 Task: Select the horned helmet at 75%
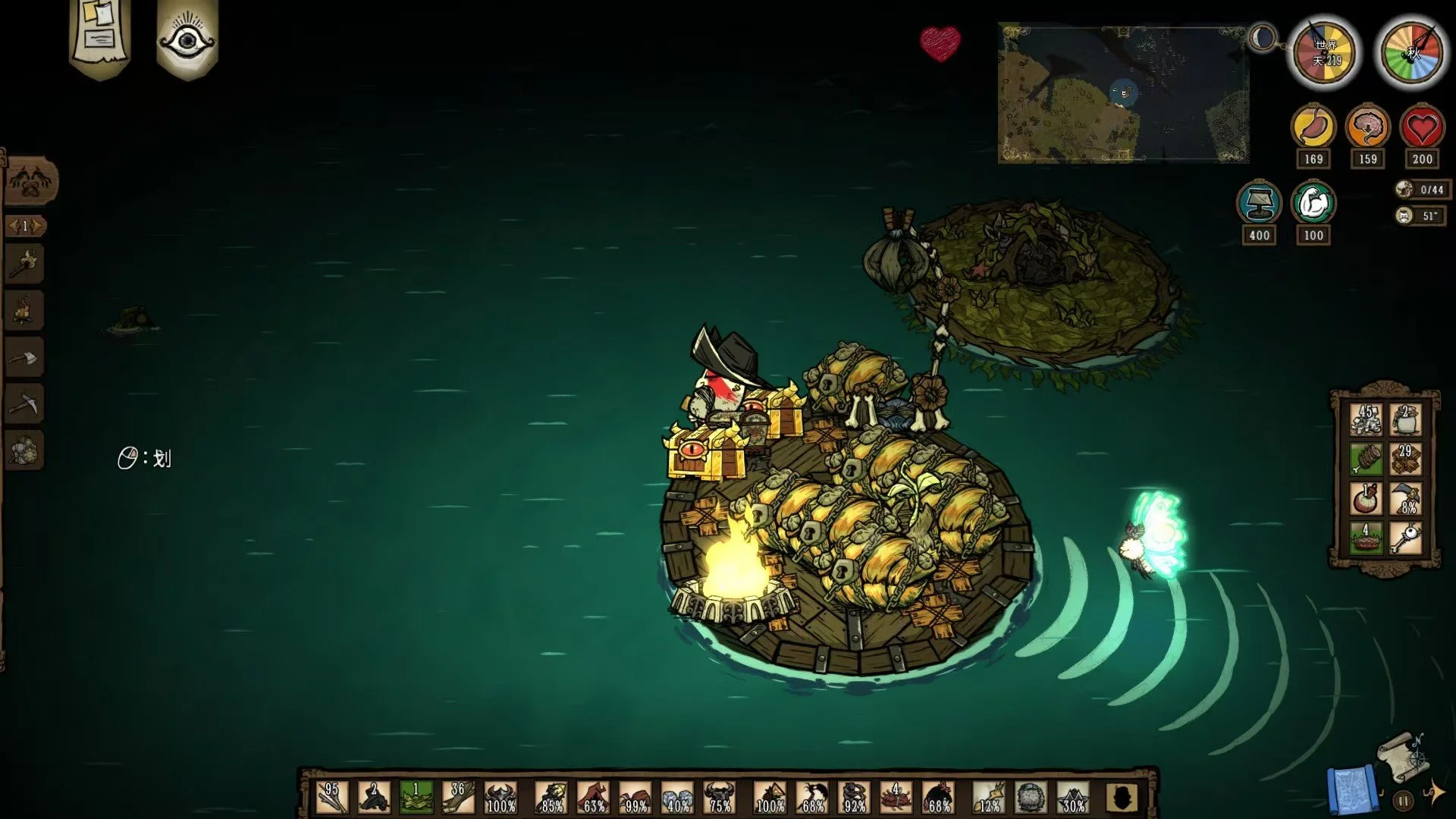[719, 798]
